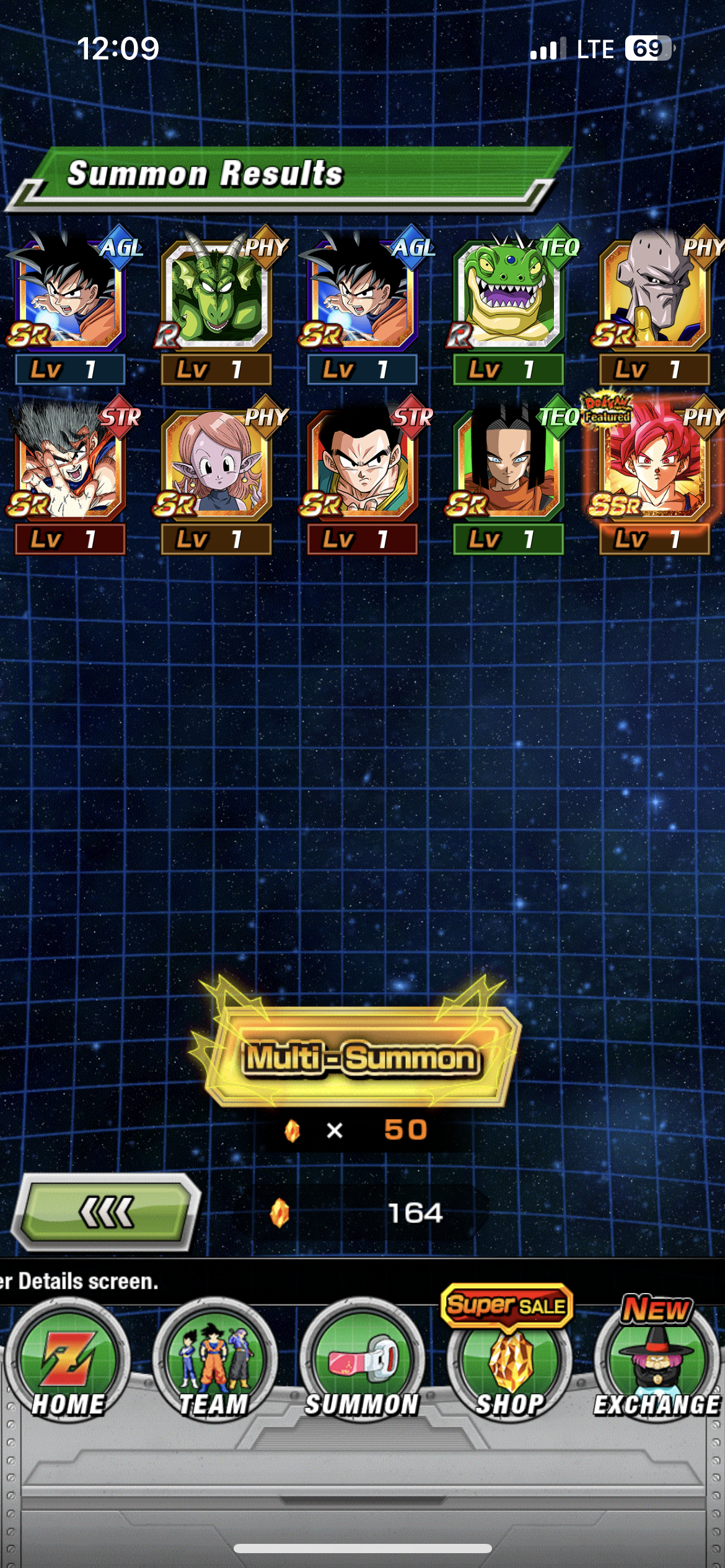Start another Multi-Summon
Image resolution: width=725 pixels, height=1568 pixels.
361,1058
